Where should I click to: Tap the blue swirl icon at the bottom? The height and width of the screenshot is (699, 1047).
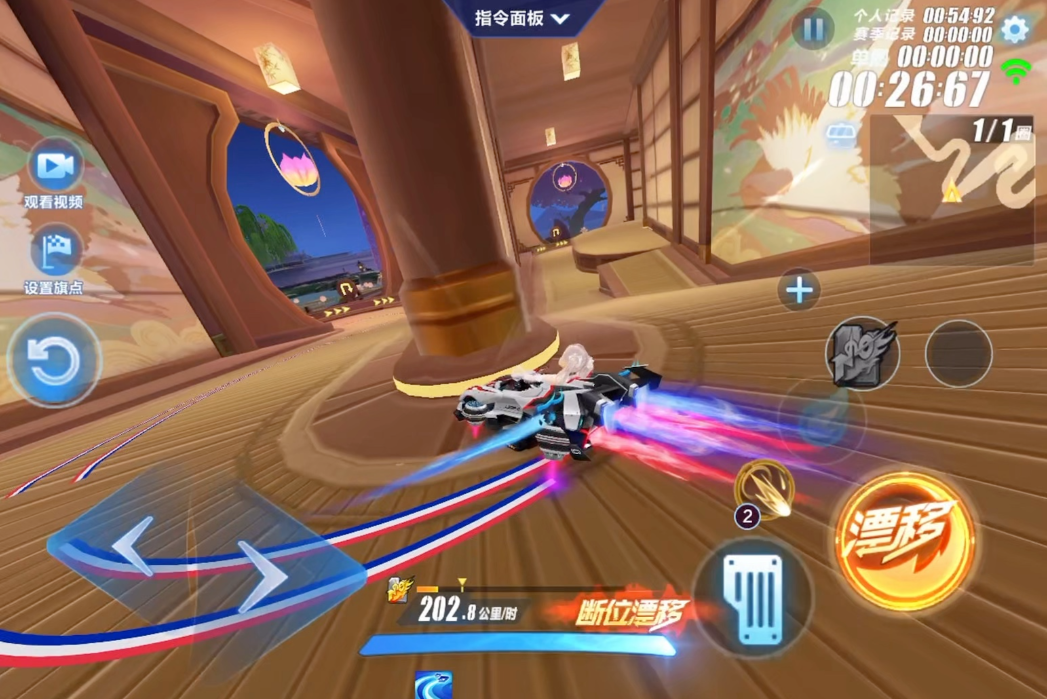433,685
